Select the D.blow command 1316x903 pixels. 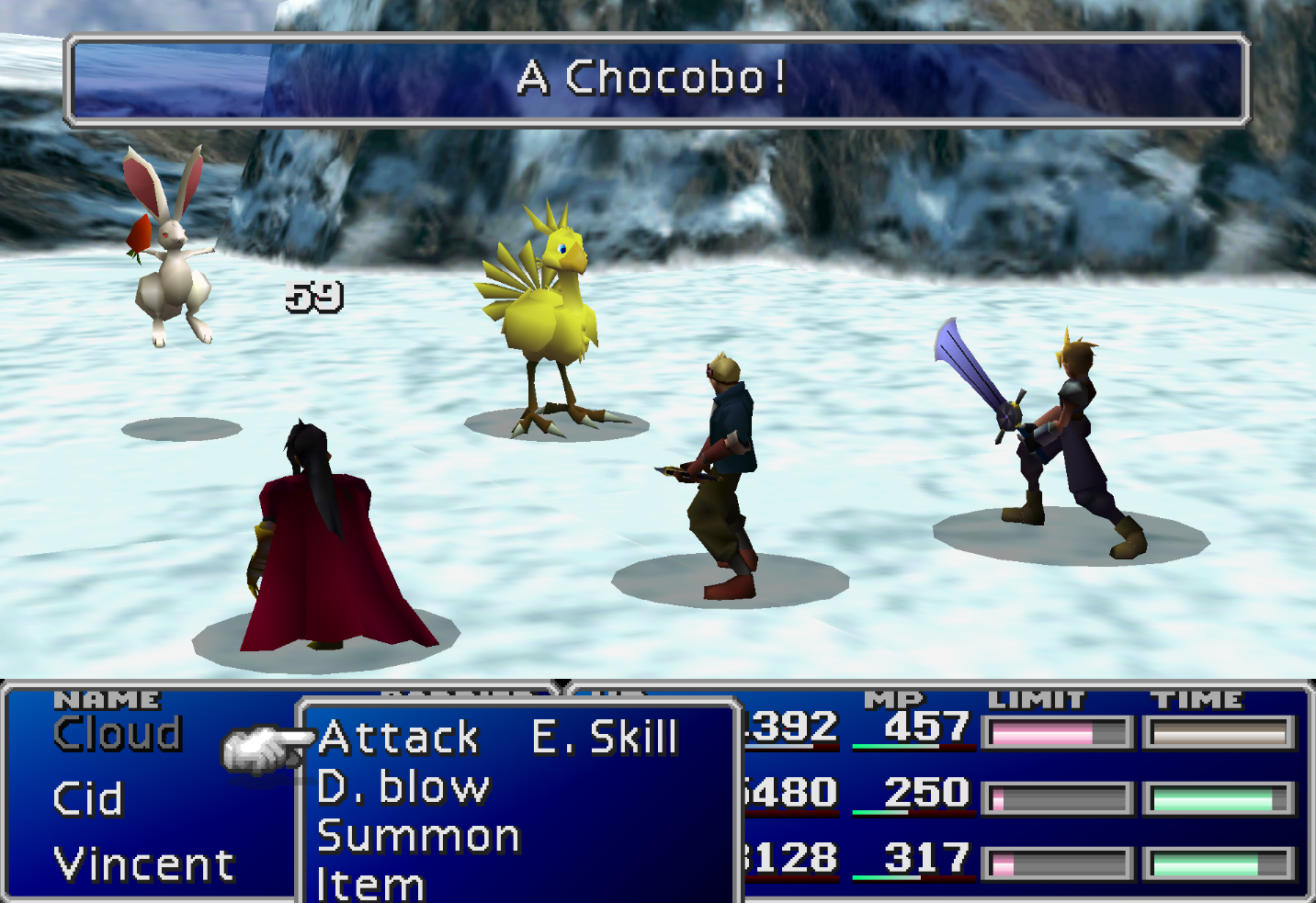click(403, 787)
